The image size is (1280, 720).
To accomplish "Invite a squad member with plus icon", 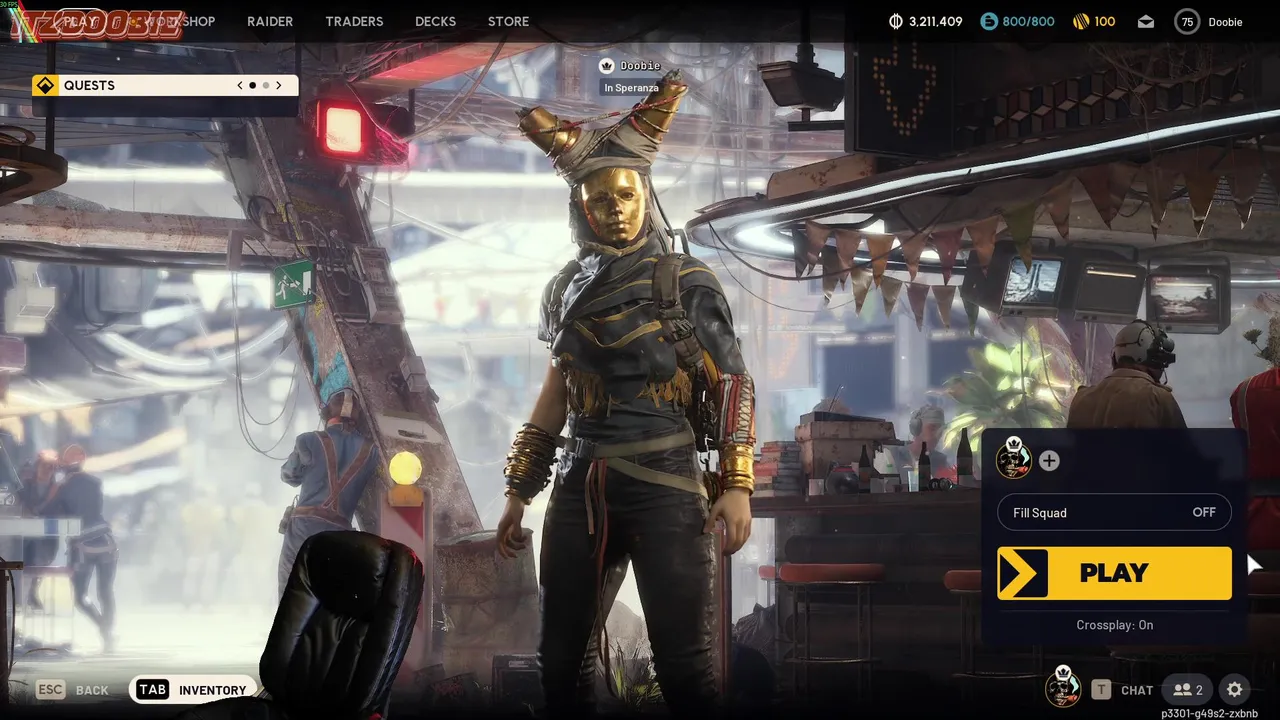I will [x=1049, y=461].
